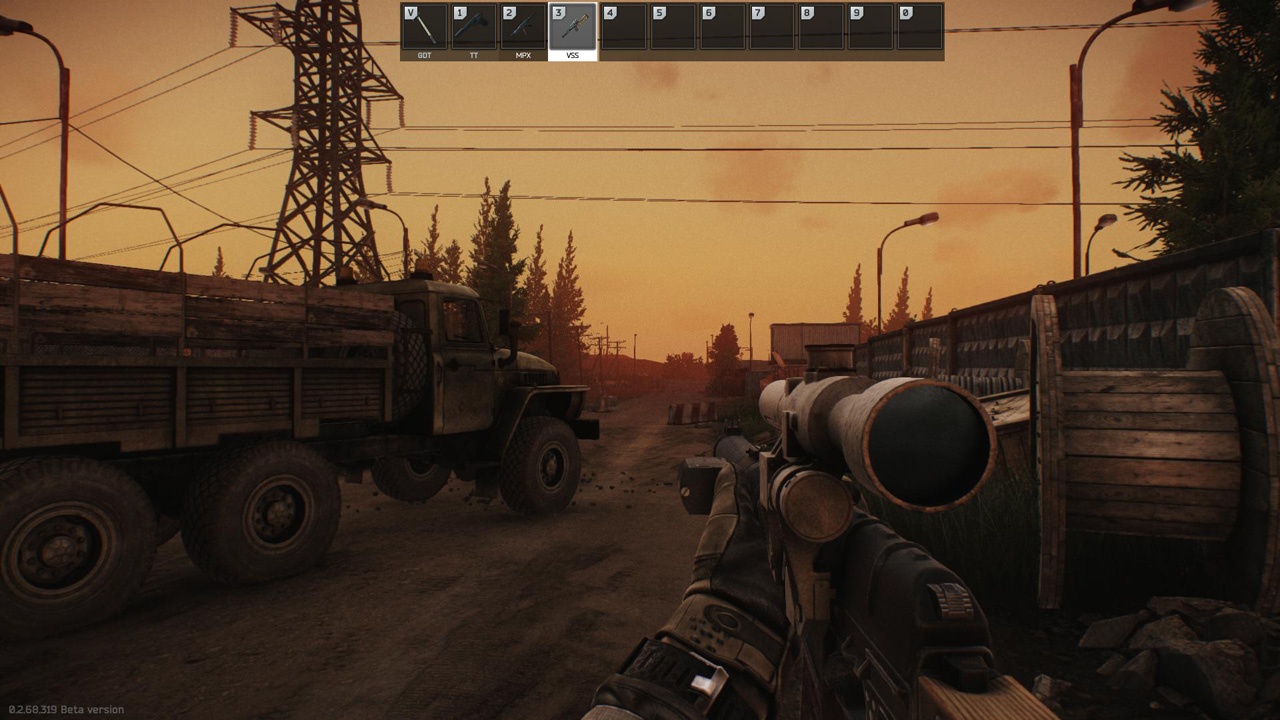1280x720 pixels.
Task: Select the GDT melee weapon slot
Action: tap(424, 28)
